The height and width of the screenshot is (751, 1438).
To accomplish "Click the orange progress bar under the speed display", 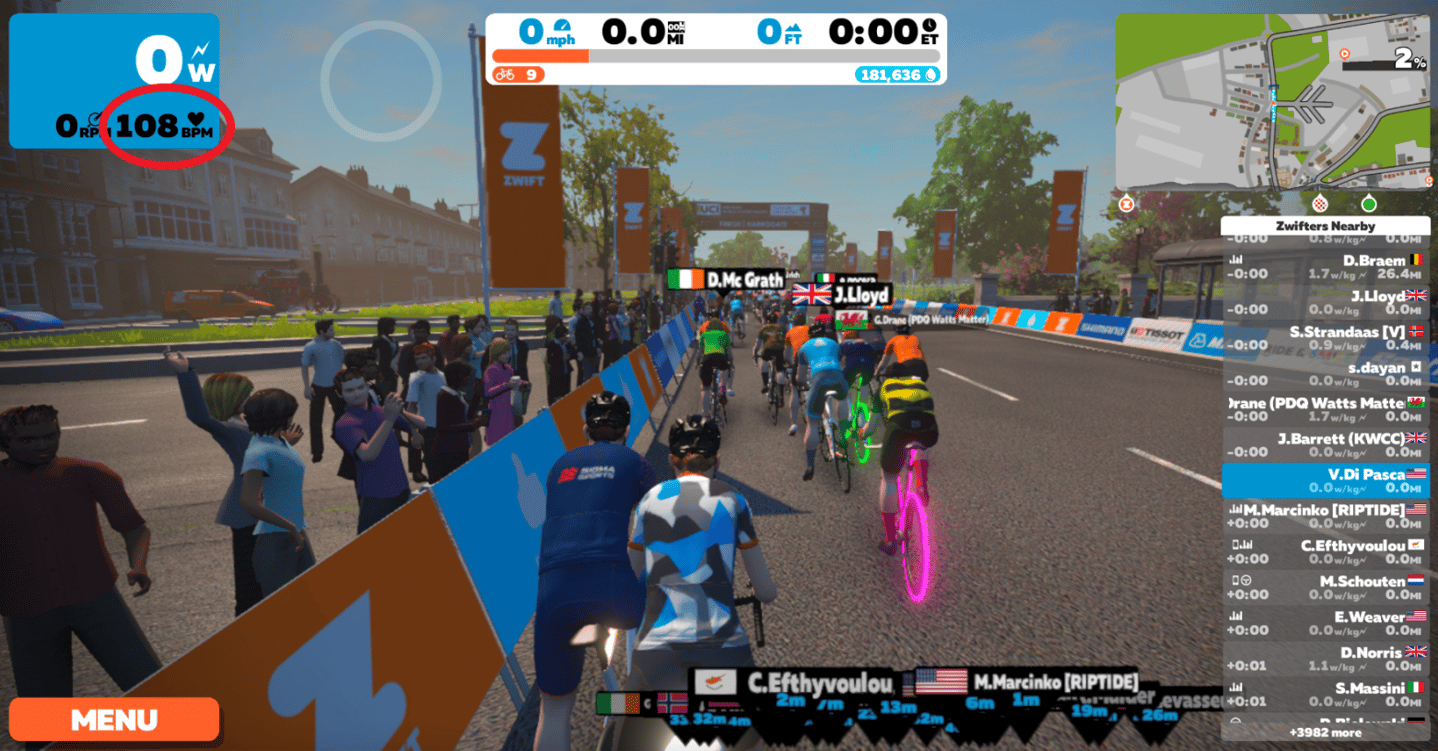I will pos(540,56).
